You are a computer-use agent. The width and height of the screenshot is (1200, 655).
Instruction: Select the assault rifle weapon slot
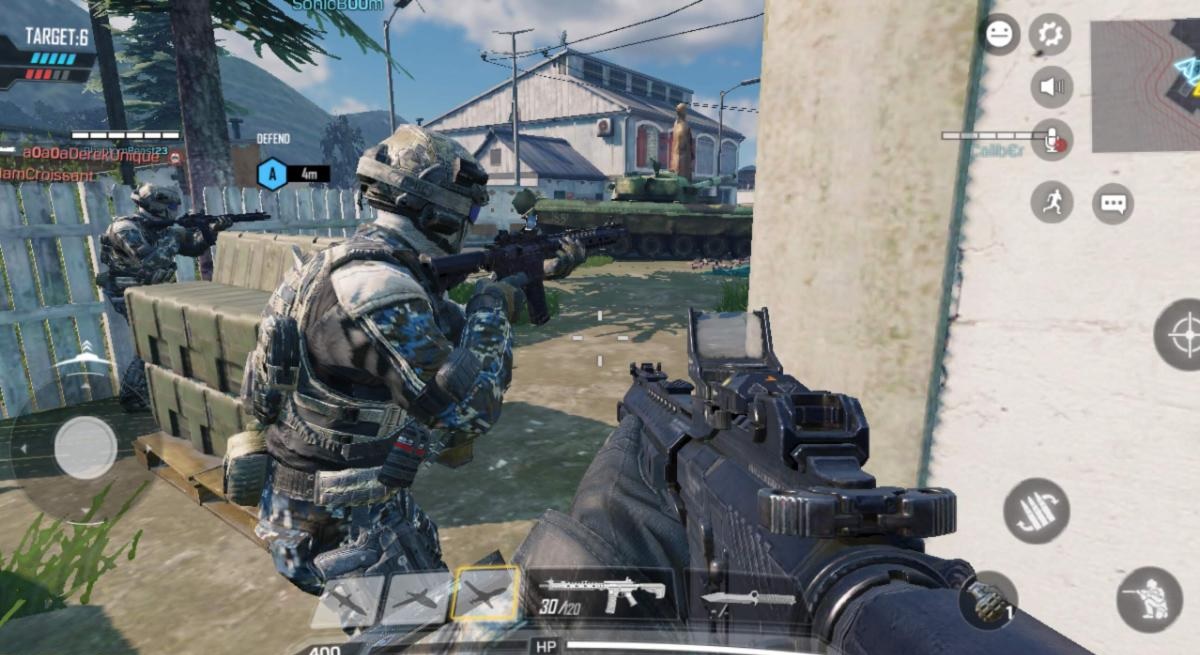pos(602,594)
